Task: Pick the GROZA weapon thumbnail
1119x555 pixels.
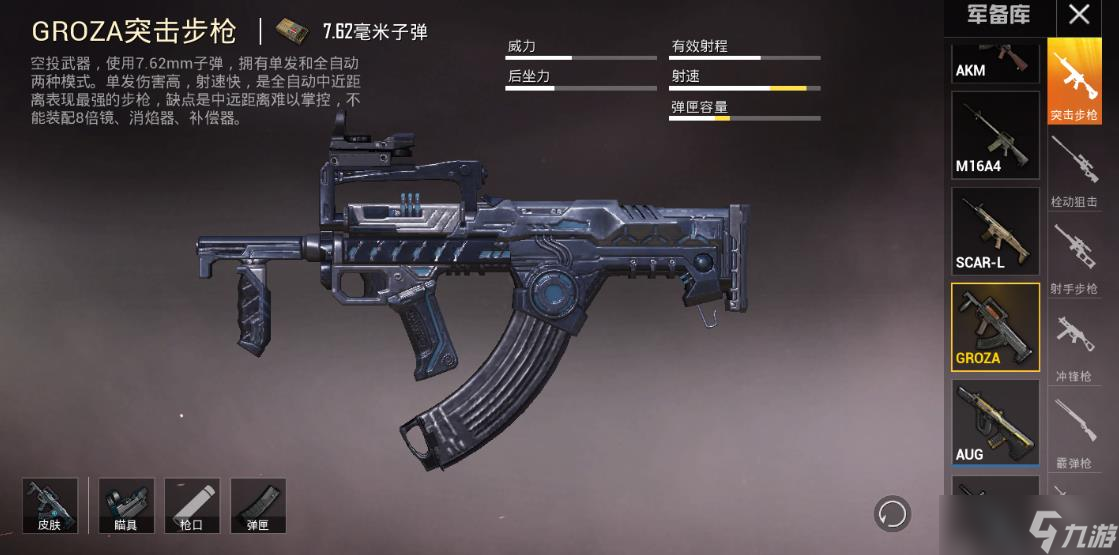Action: (994, 327)
